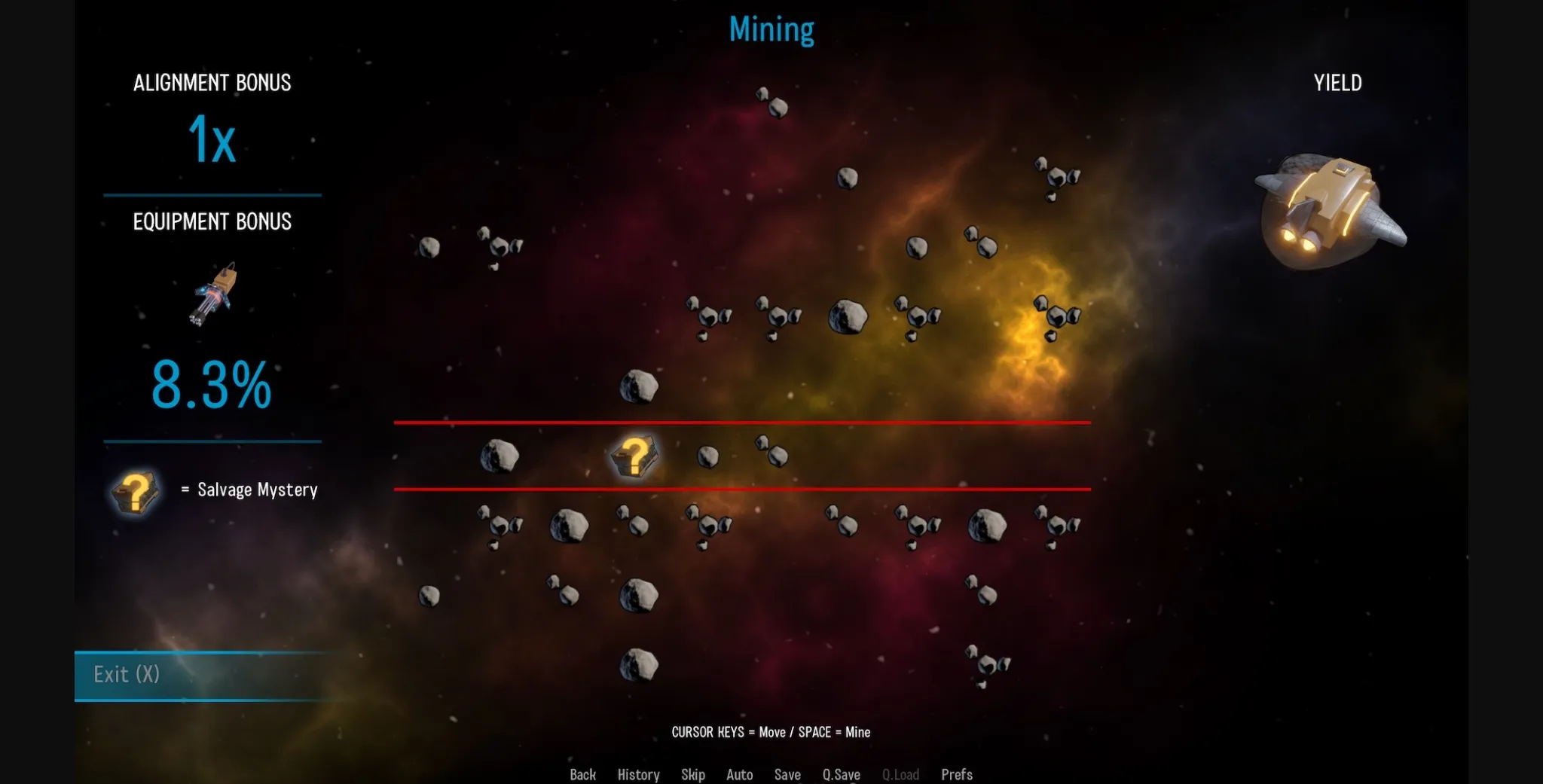
Task: Click the Salvage Mystery crate between red lines
Action: (635, 456)
